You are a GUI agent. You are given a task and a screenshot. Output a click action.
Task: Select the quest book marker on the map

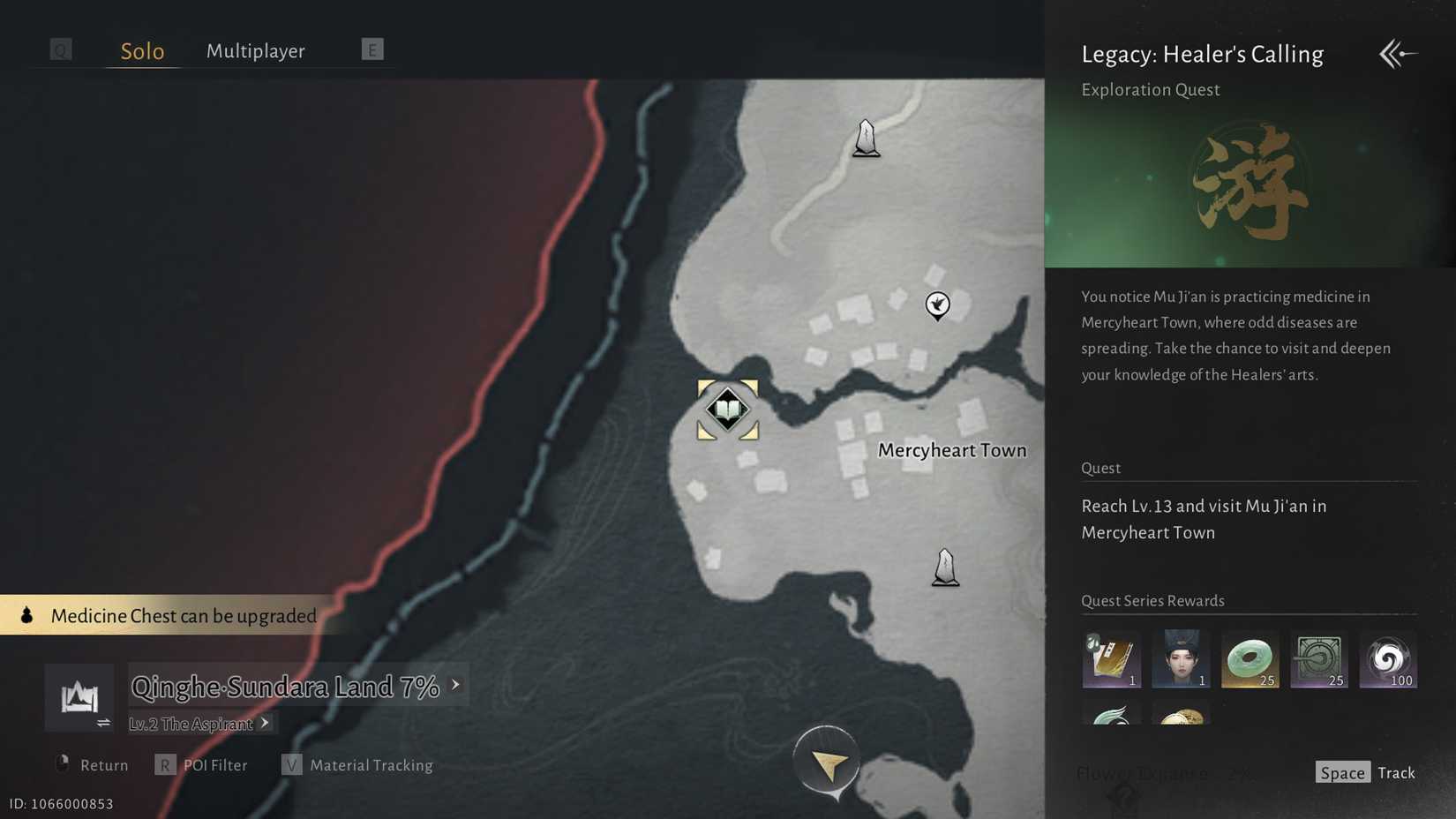click(x=726, y=409)
